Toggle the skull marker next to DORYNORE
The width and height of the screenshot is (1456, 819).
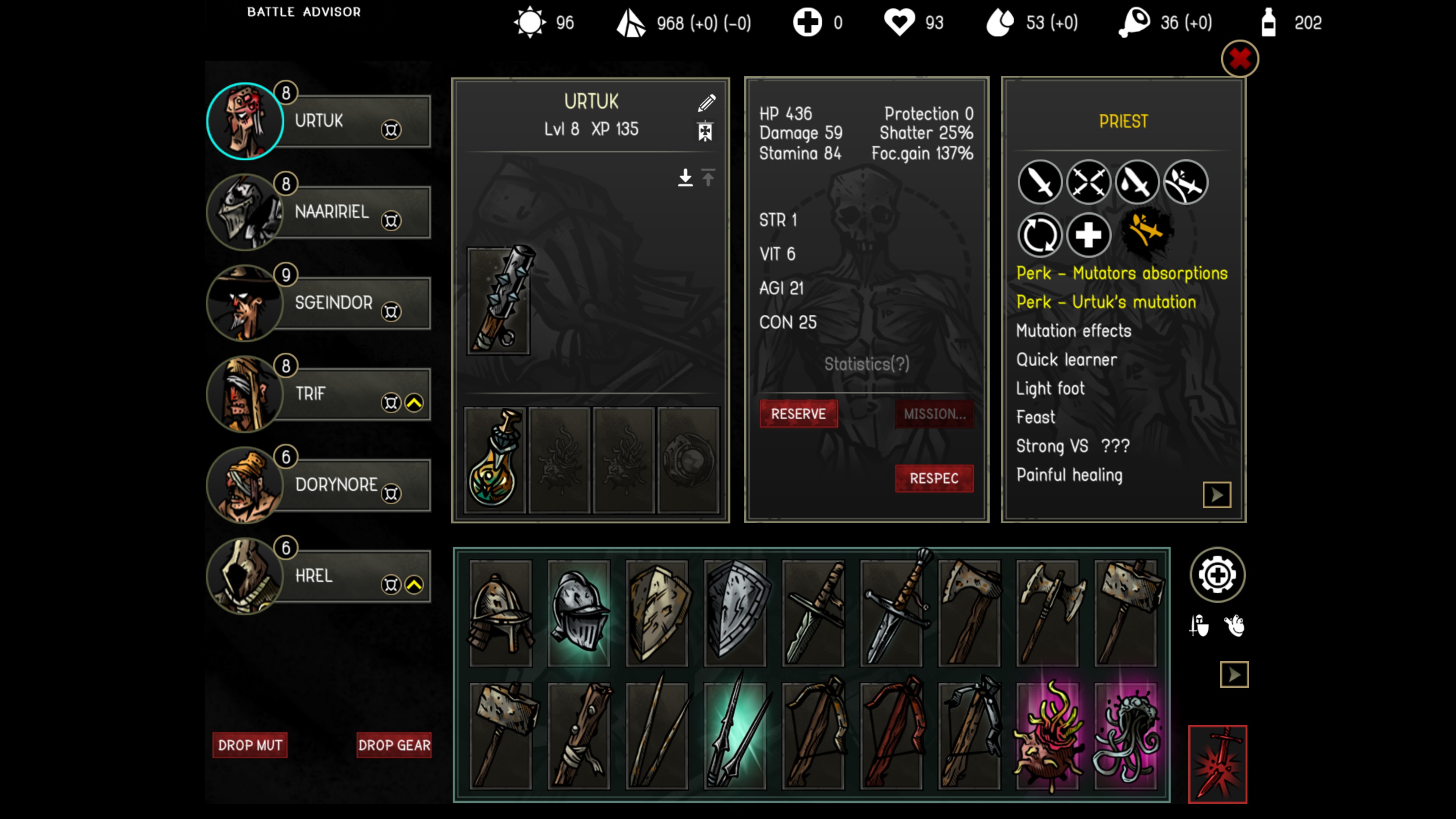point(392,493)
